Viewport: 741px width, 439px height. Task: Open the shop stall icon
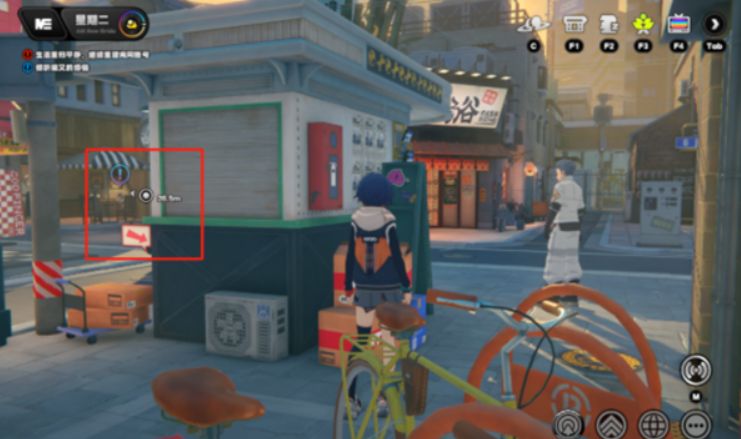(574, 23)
